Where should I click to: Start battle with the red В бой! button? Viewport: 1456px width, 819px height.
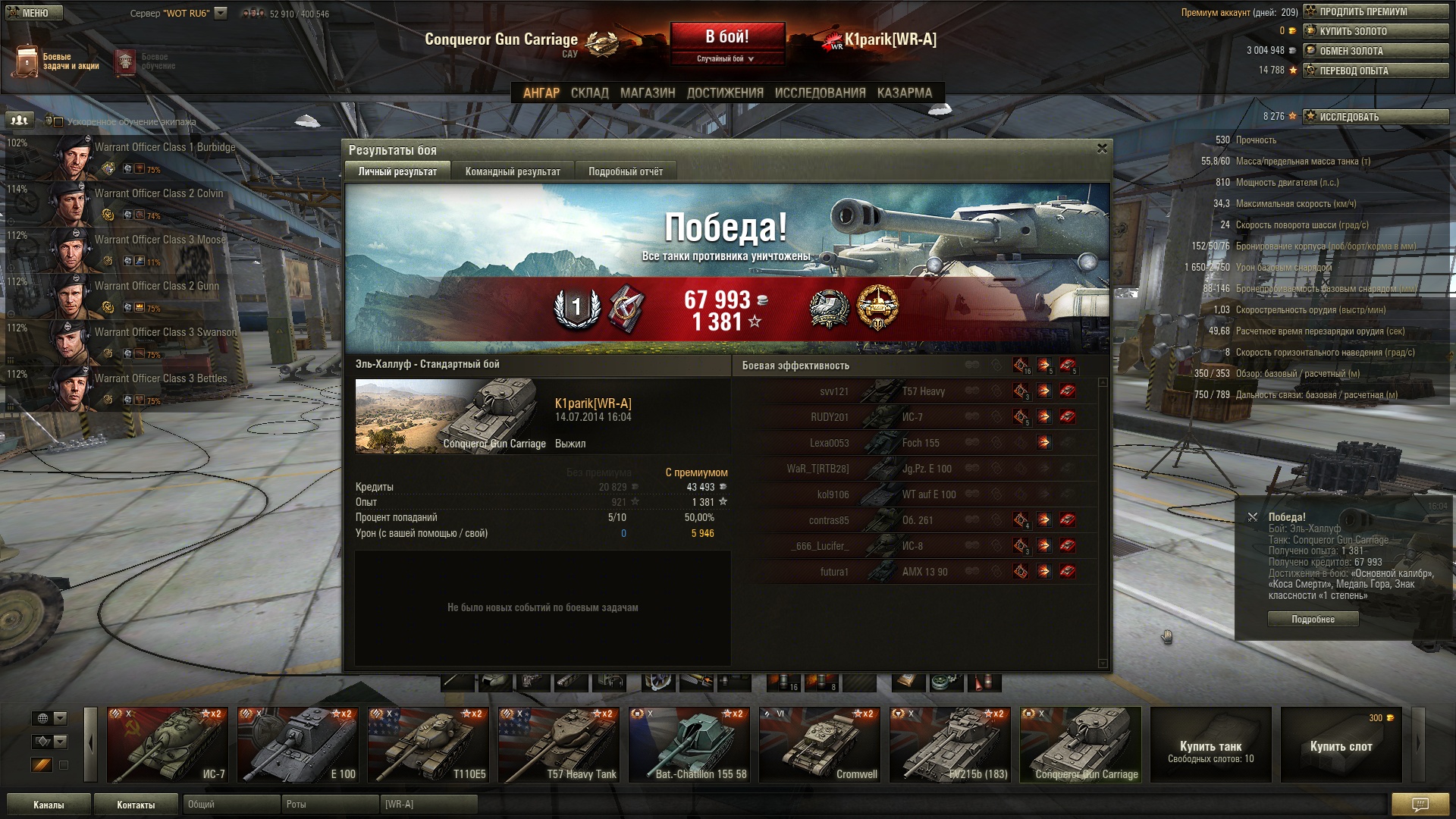coord(726,36)
